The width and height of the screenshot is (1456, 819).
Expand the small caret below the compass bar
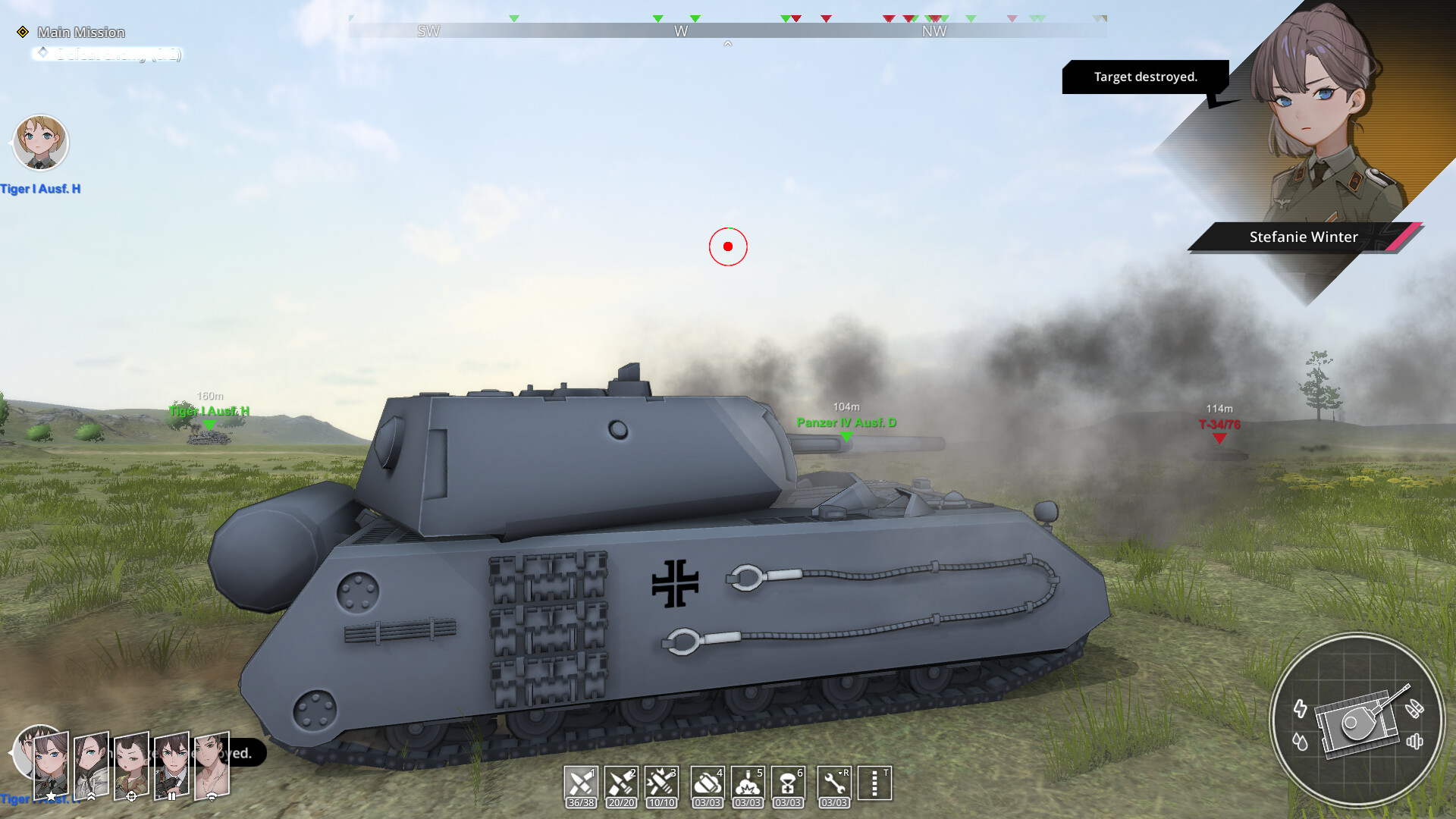click(x=728, y=44)
